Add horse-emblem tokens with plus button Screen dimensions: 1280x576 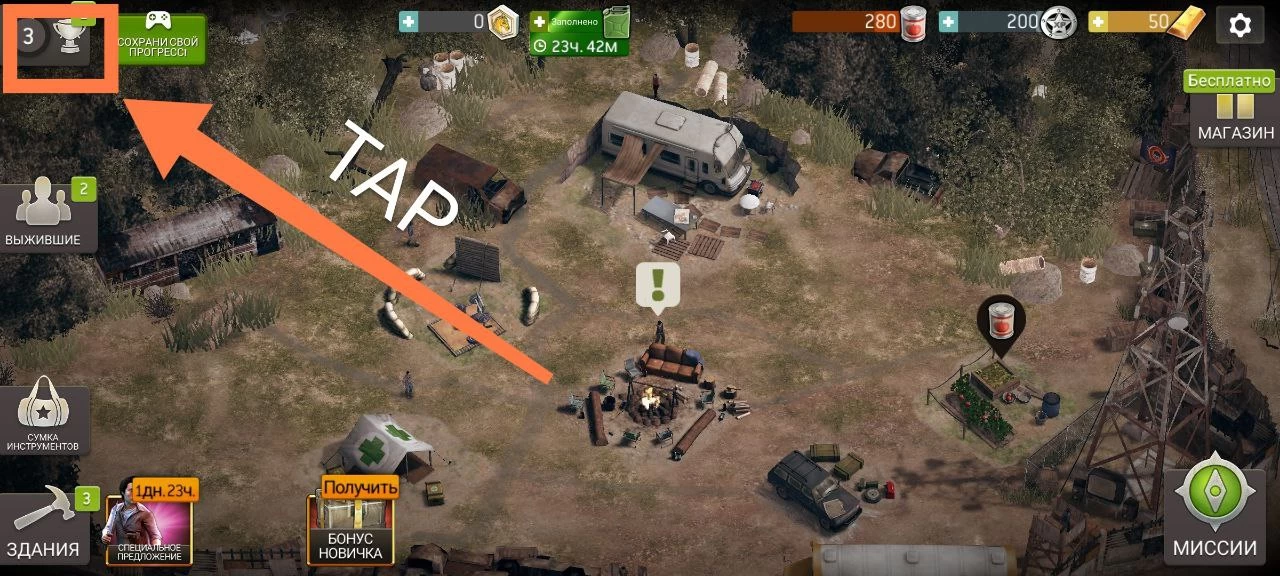coord(408,22)
